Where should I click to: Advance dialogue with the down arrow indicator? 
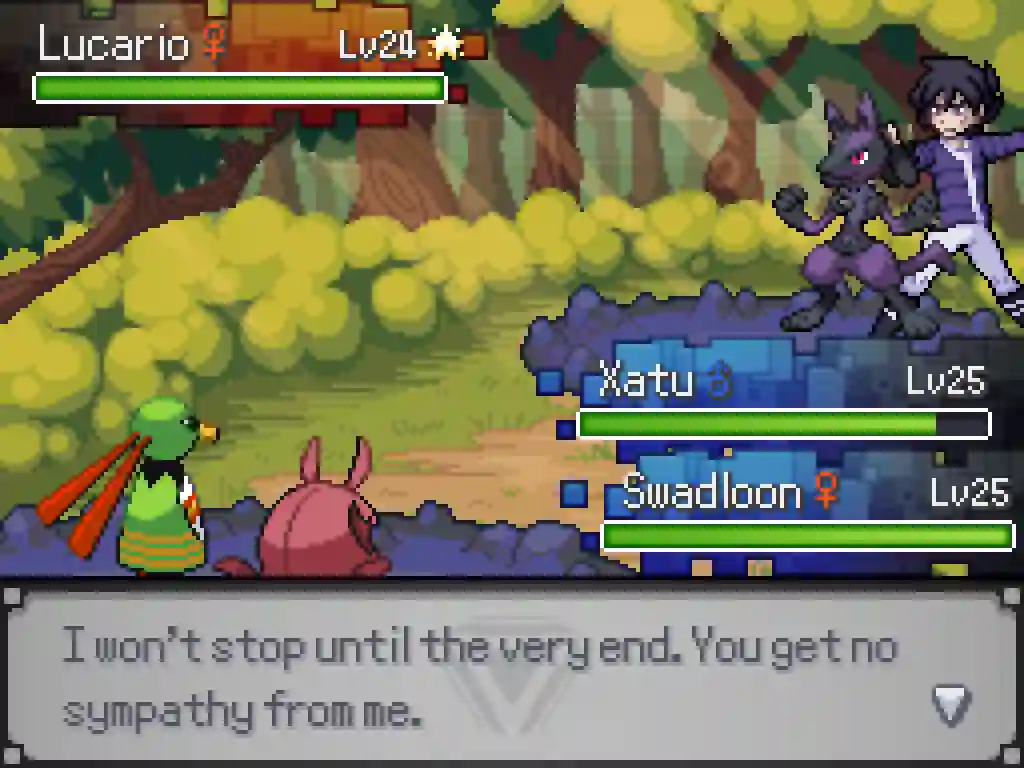(x=950, y=705)
